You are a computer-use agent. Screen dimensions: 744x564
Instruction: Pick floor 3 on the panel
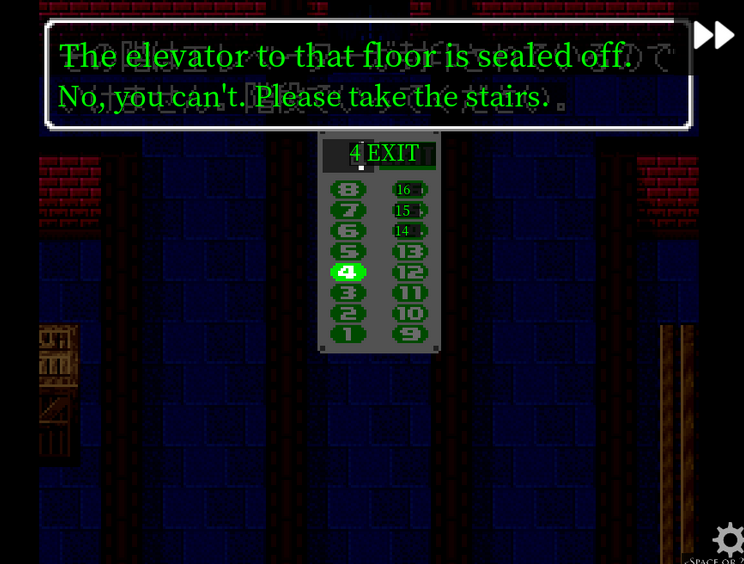tap(348, 293)
